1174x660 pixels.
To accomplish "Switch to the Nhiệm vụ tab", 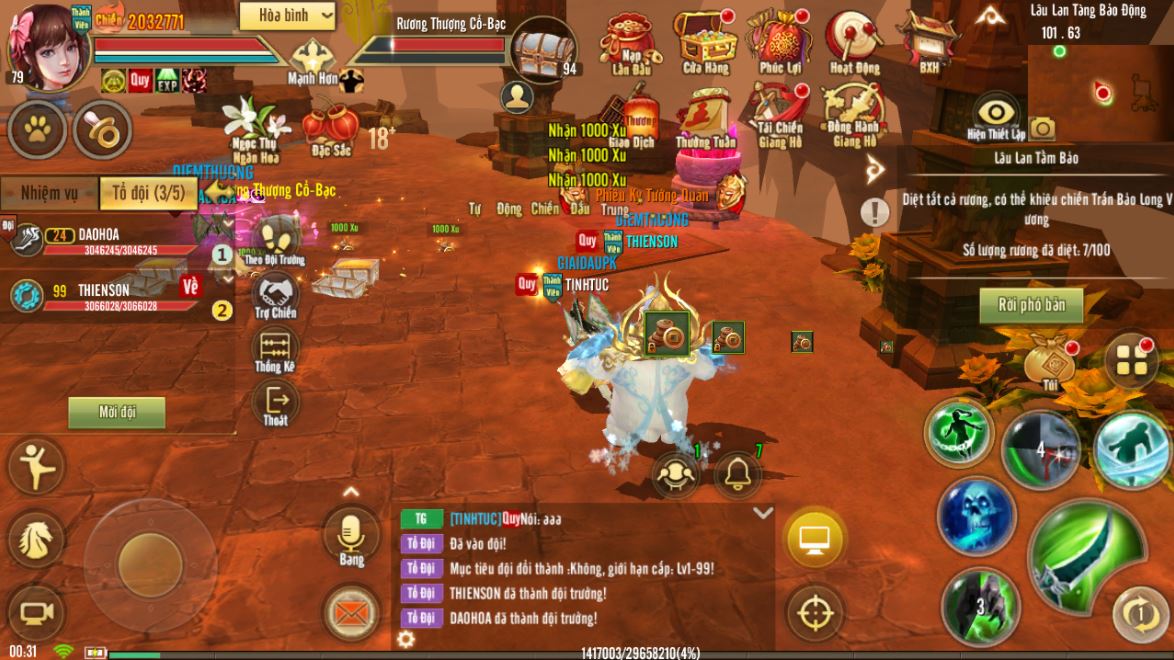I will [49, 193].
